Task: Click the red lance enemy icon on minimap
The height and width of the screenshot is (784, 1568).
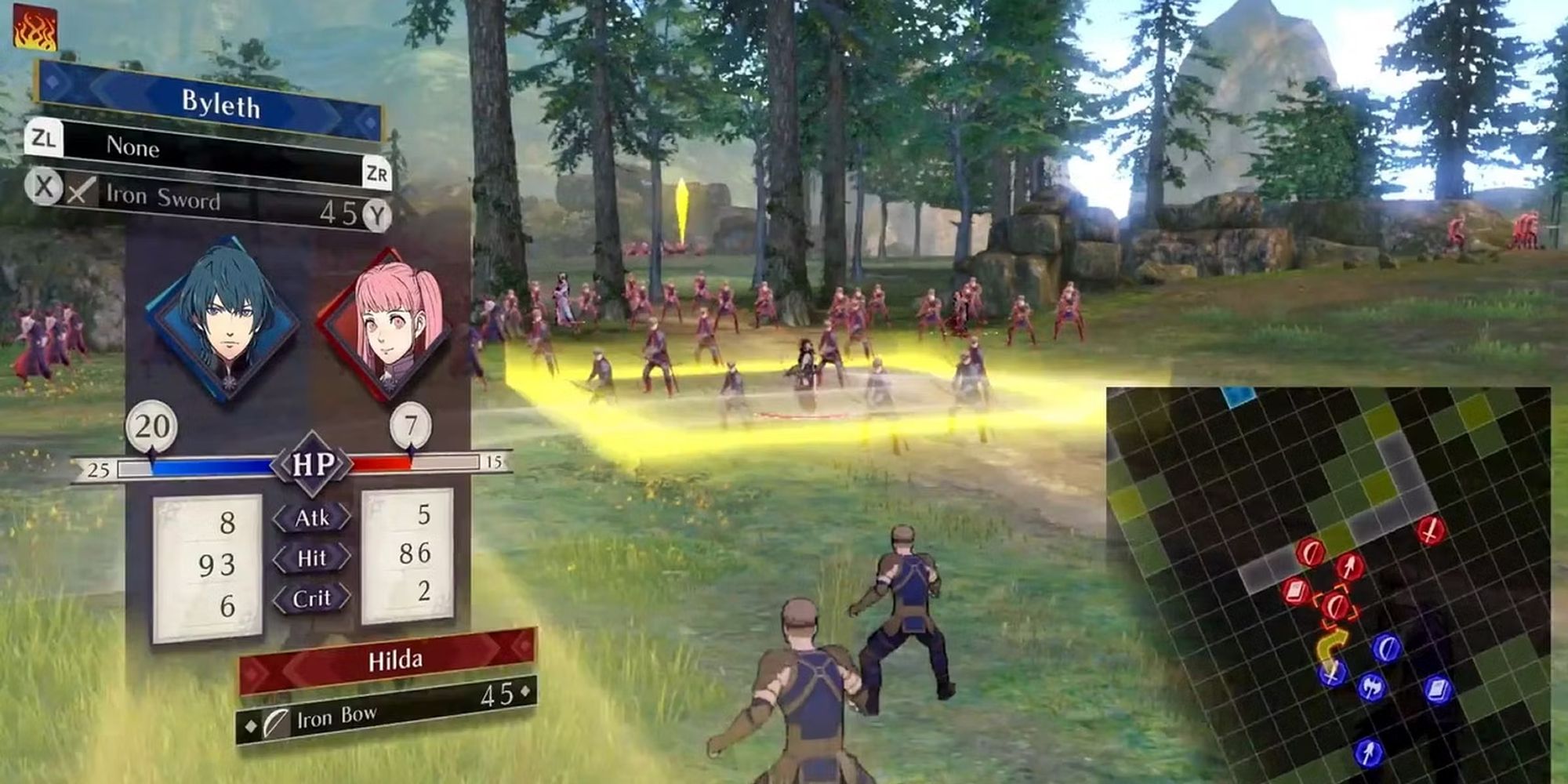Action: point(1348,566)
